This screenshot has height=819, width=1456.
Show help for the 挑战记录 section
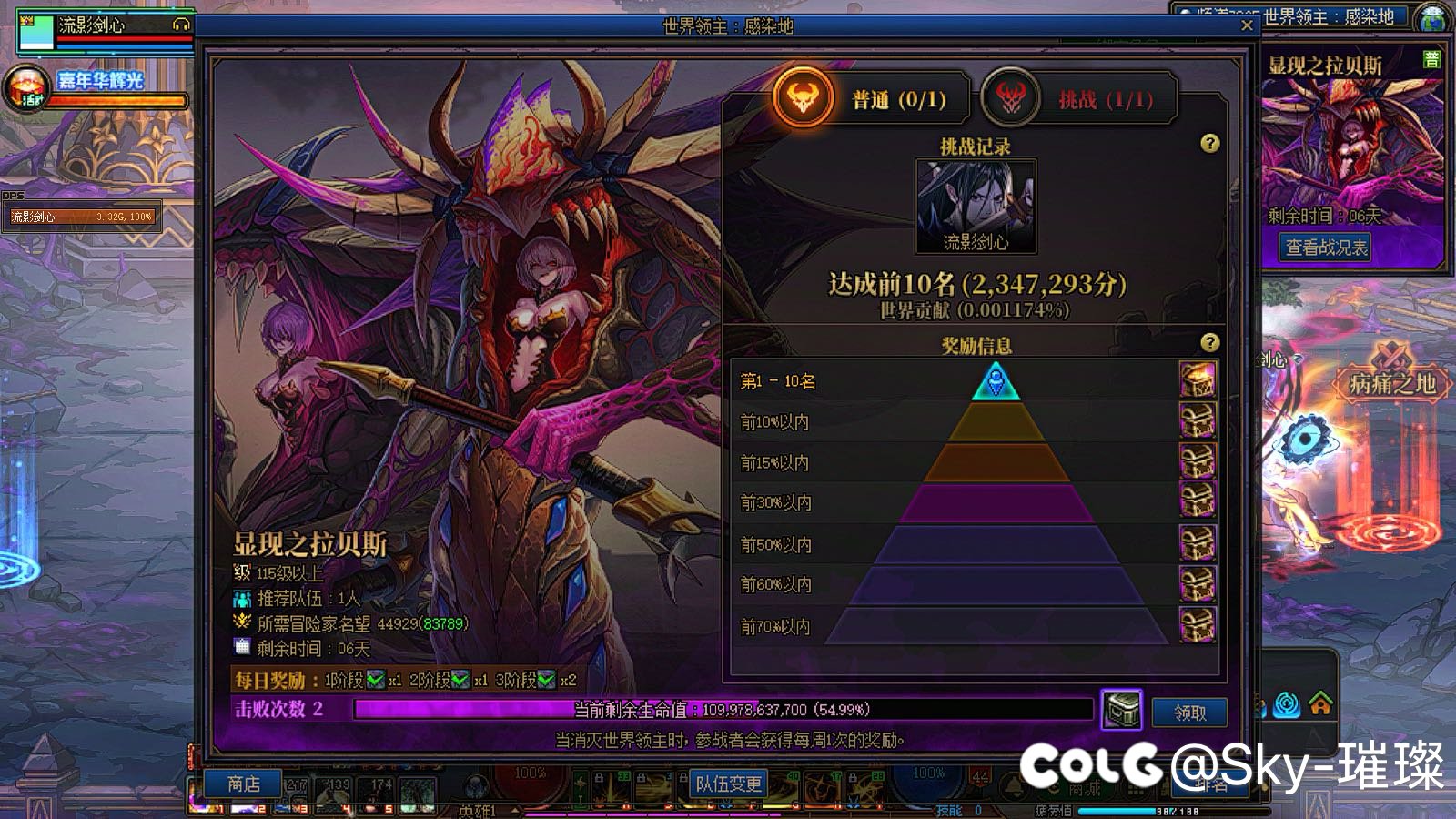tap(1209, 143)
